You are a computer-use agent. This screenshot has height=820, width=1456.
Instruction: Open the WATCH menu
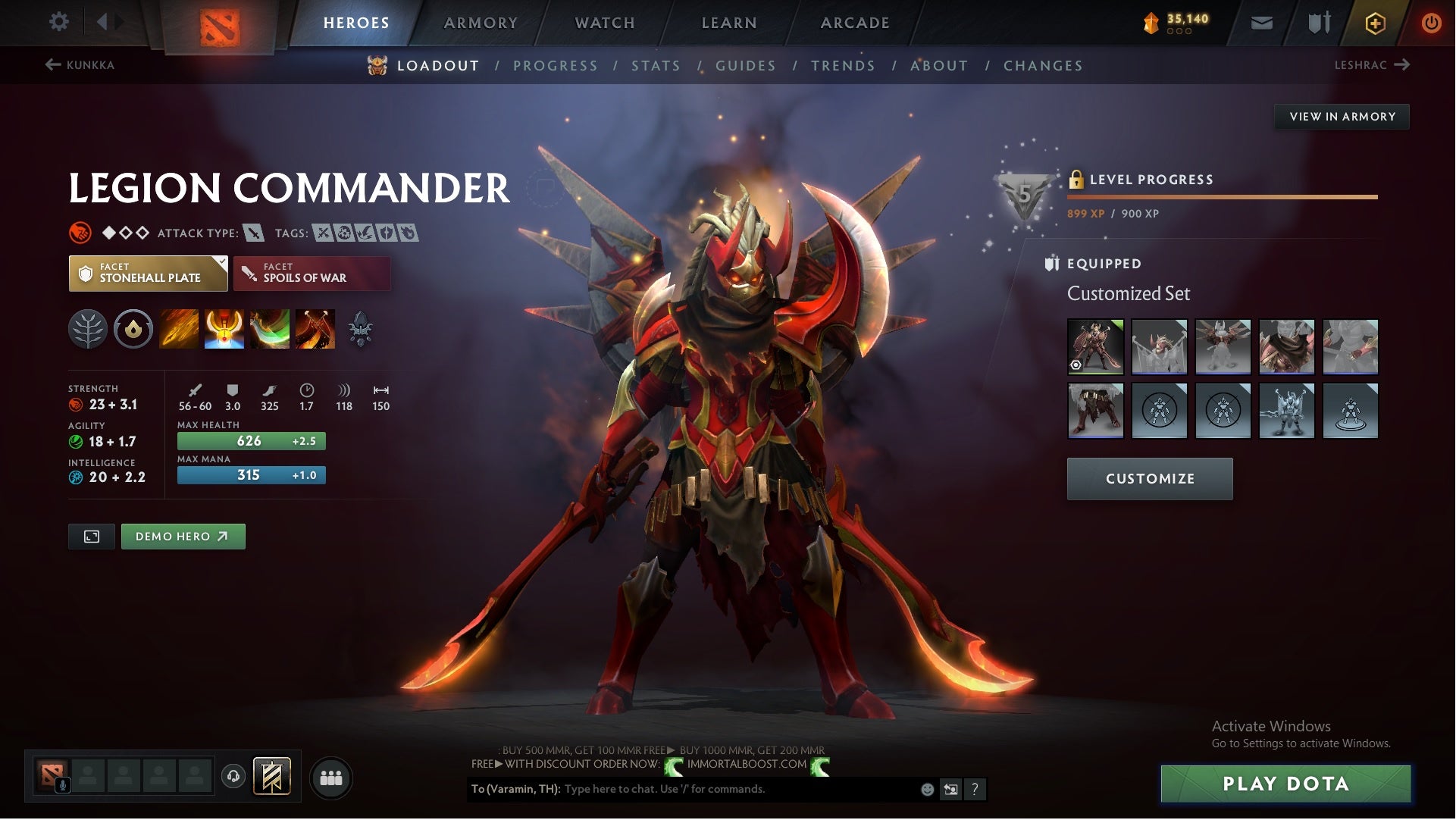coord(604,22)
